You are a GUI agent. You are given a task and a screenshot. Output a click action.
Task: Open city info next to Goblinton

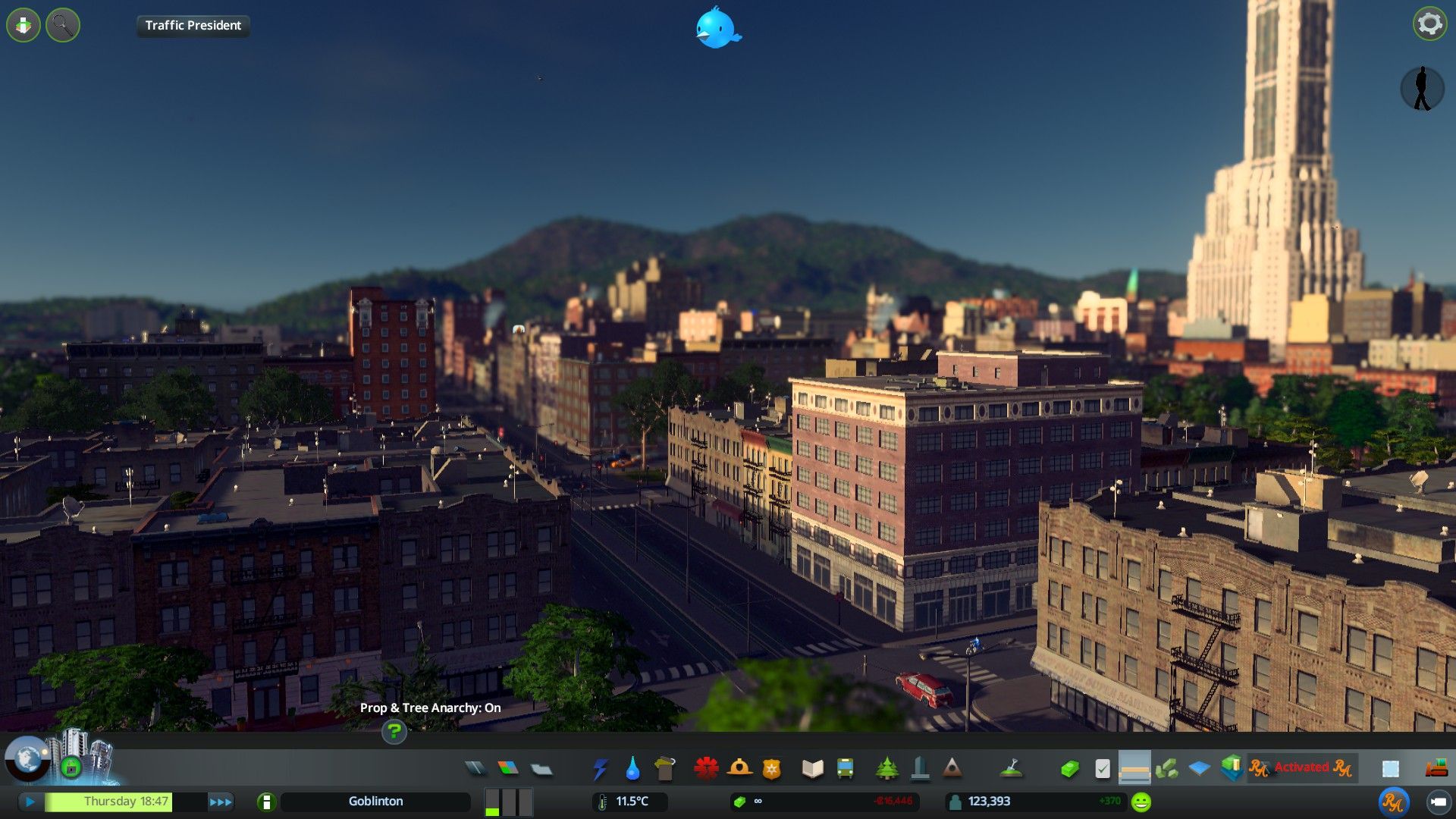pyautogui.click(x=266, y=802)
